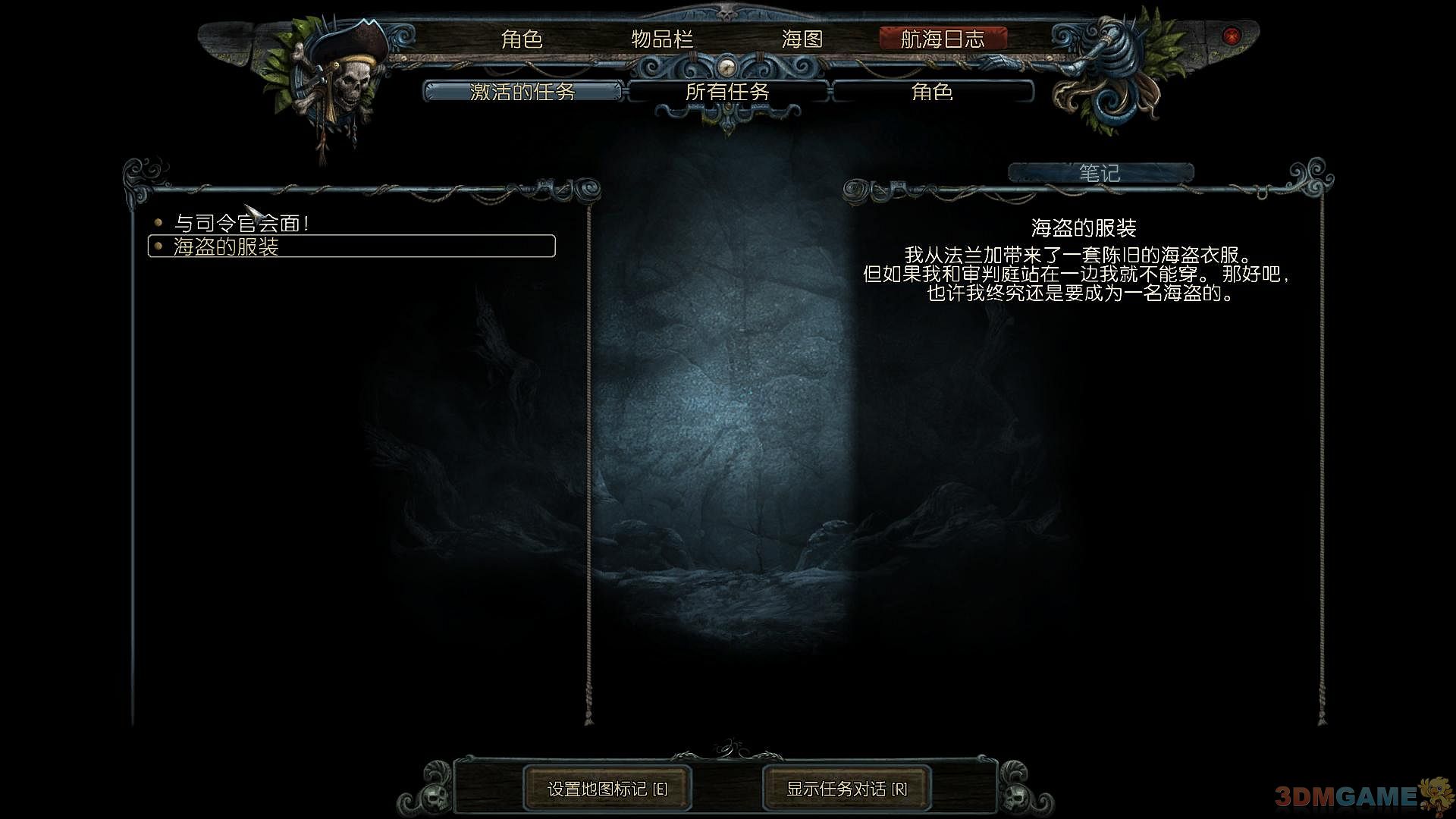Open the 海图 tab
The image size is (1456, 819).
[804, 39]
